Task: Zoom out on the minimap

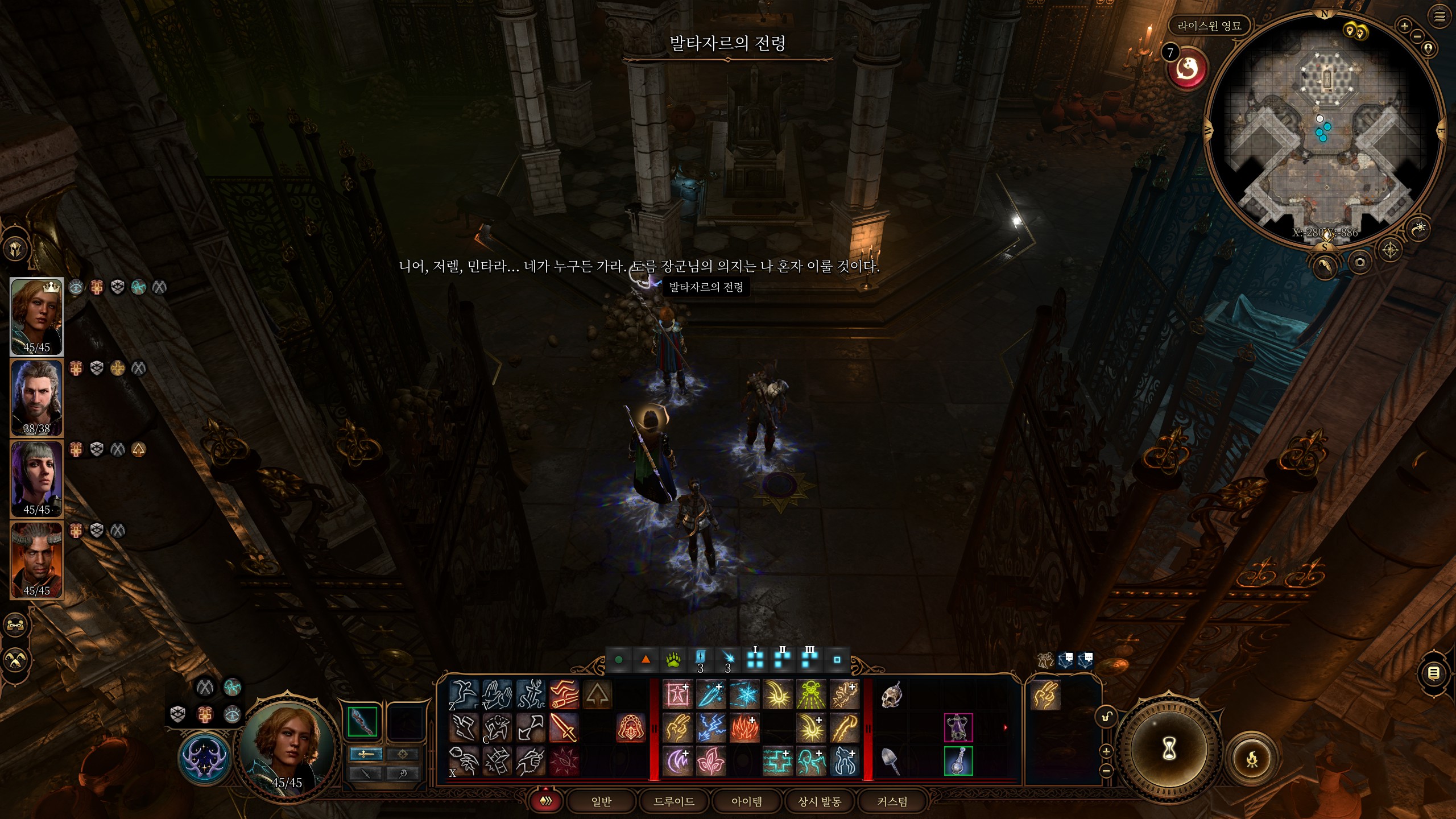Action: tap(1417, 36)
